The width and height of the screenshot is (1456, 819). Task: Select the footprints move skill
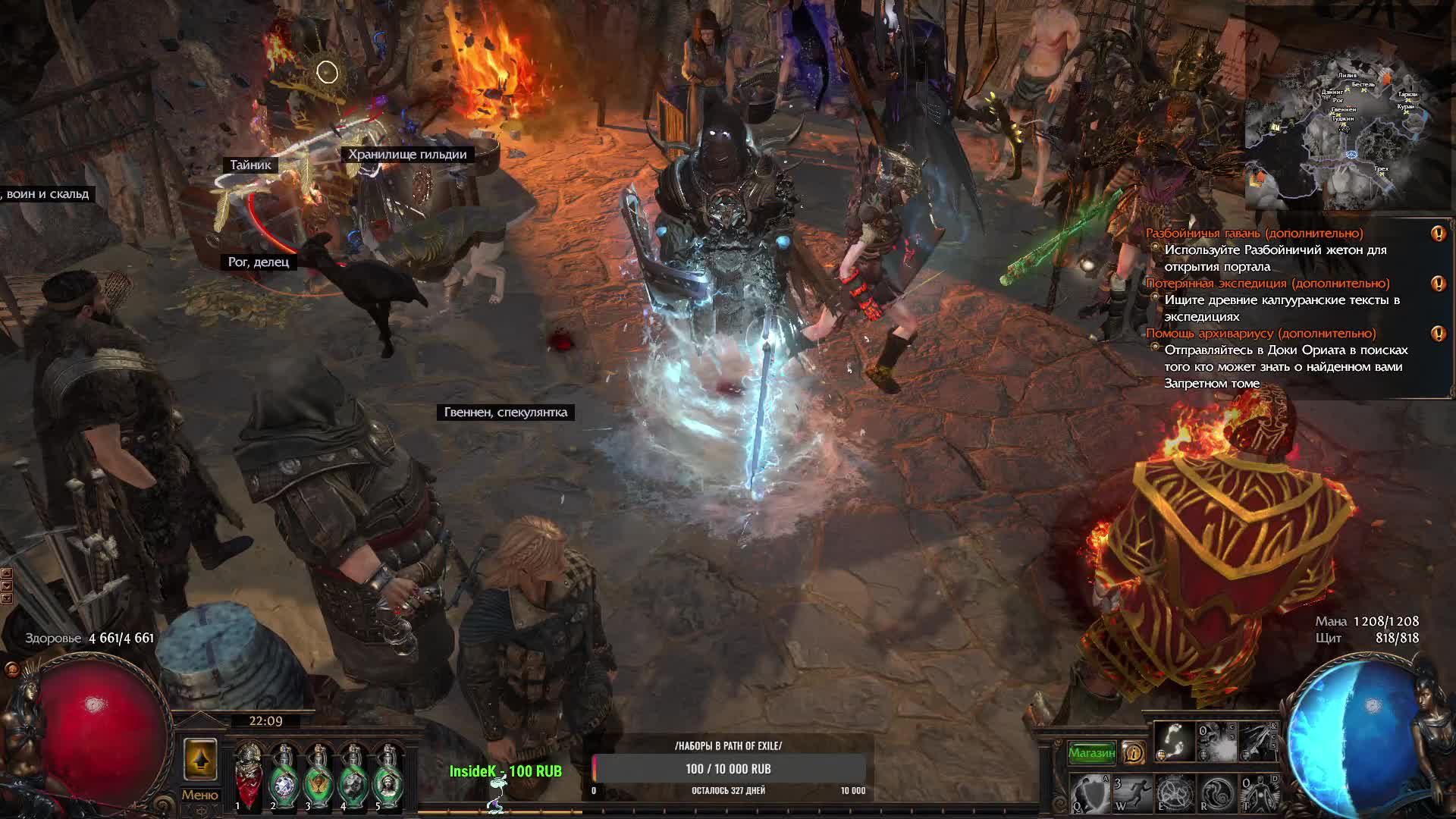coord(1173,742)
